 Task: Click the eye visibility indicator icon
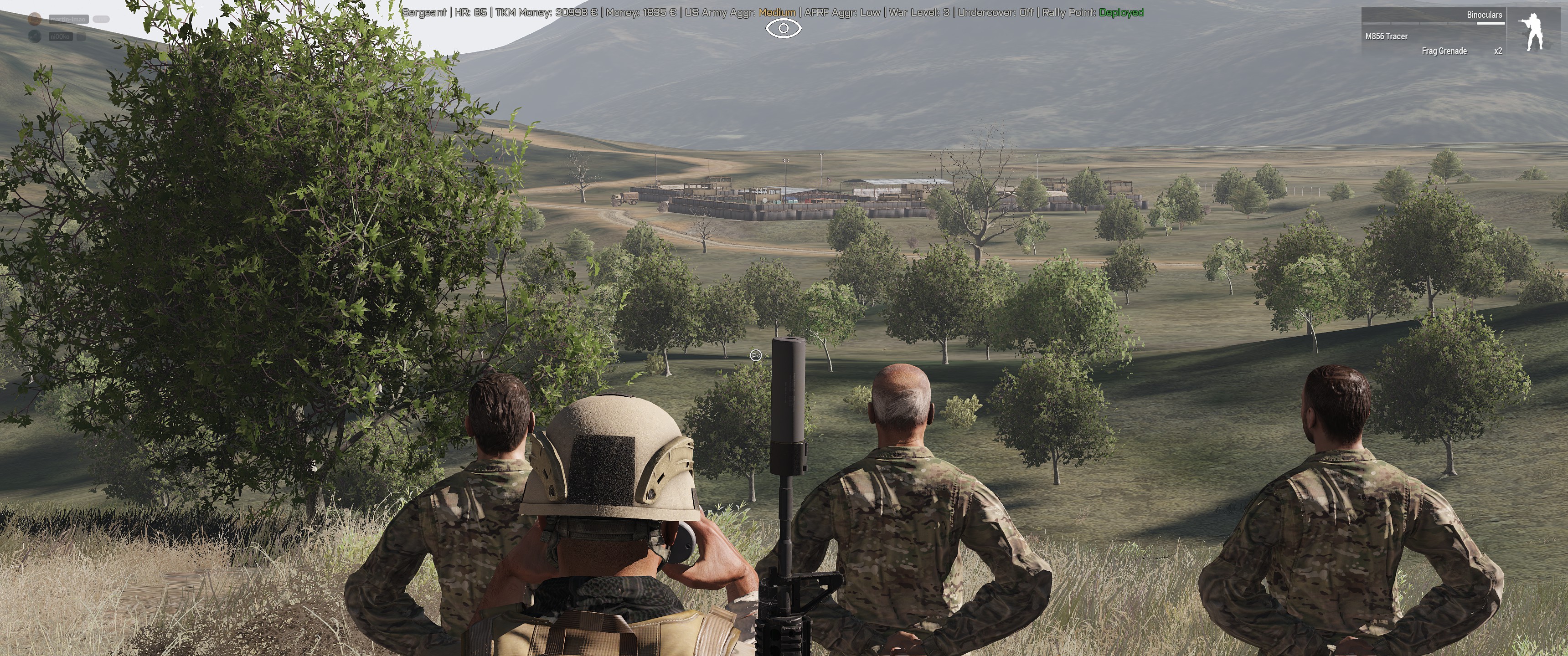click(x=784, y=29)
